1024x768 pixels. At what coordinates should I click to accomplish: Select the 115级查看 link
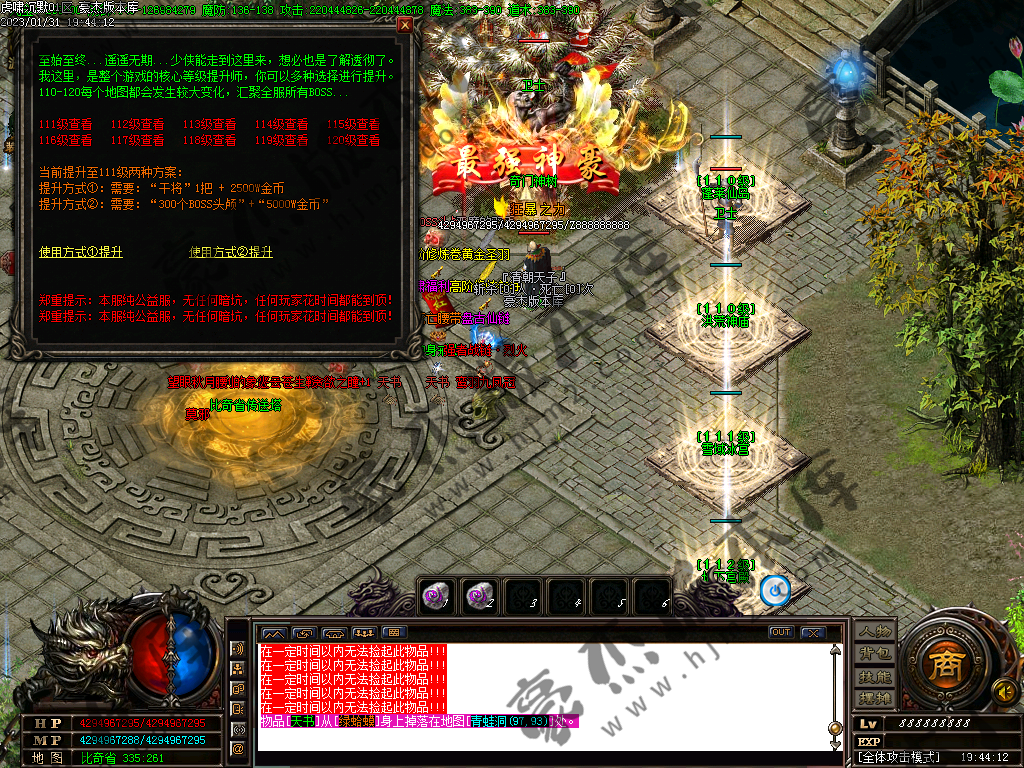point(354,125)
